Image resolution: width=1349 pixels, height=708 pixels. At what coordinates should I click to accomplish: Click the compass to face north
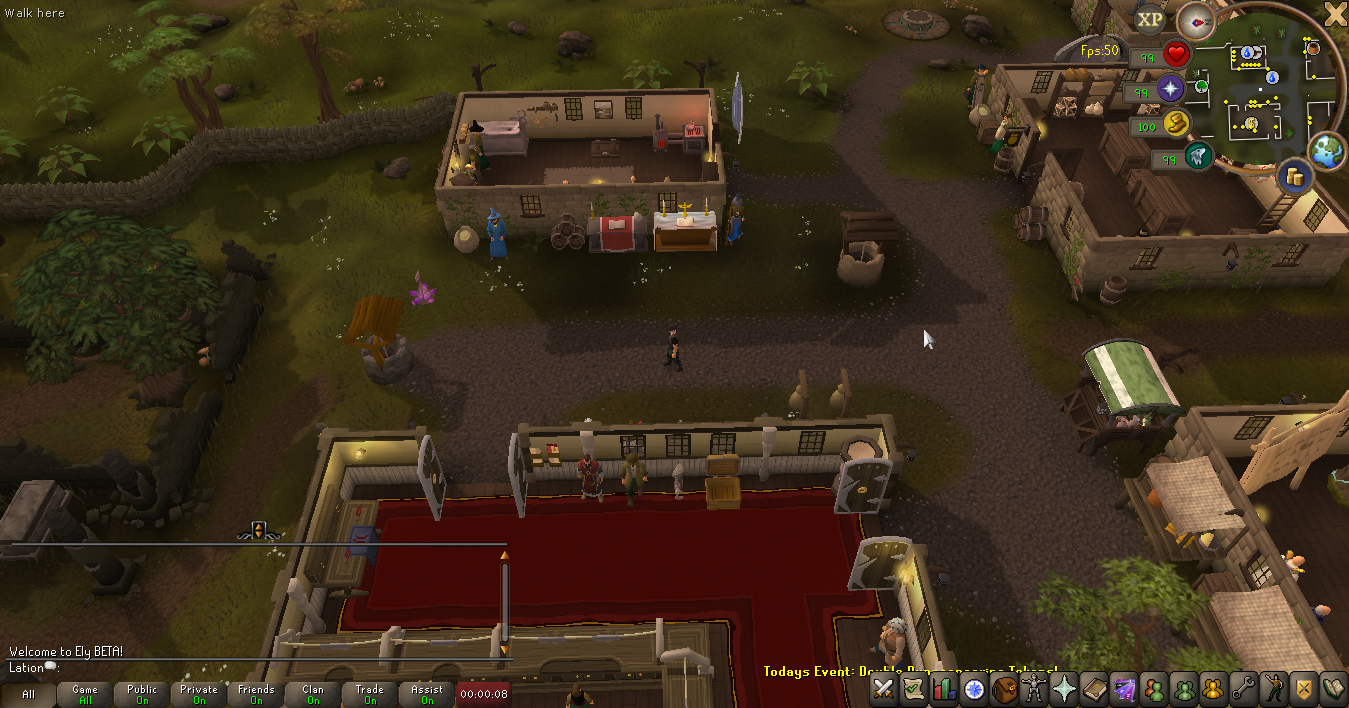(x=1194, y=19)
